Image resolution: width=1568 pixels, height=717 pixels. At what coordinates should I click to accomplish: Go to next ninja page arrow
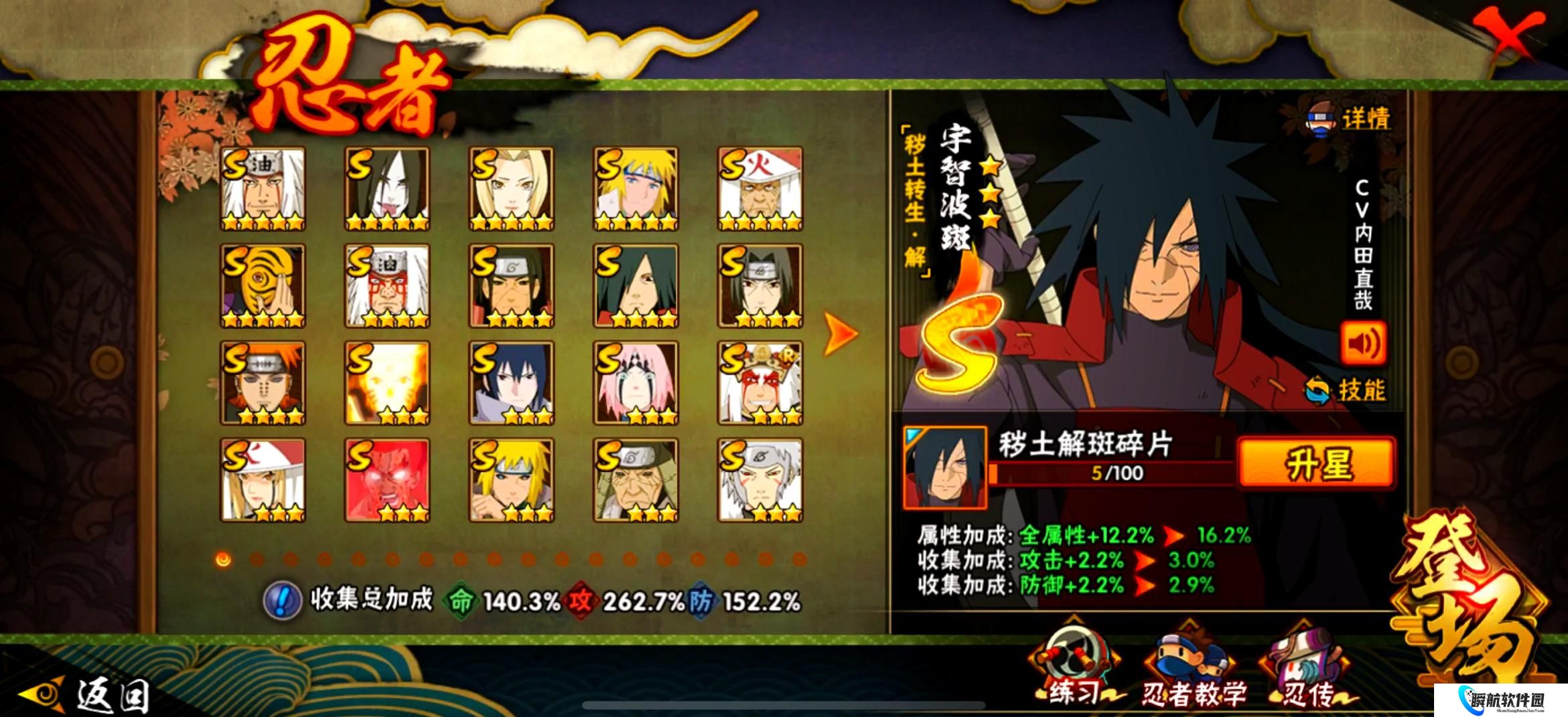tap(840, 333)
